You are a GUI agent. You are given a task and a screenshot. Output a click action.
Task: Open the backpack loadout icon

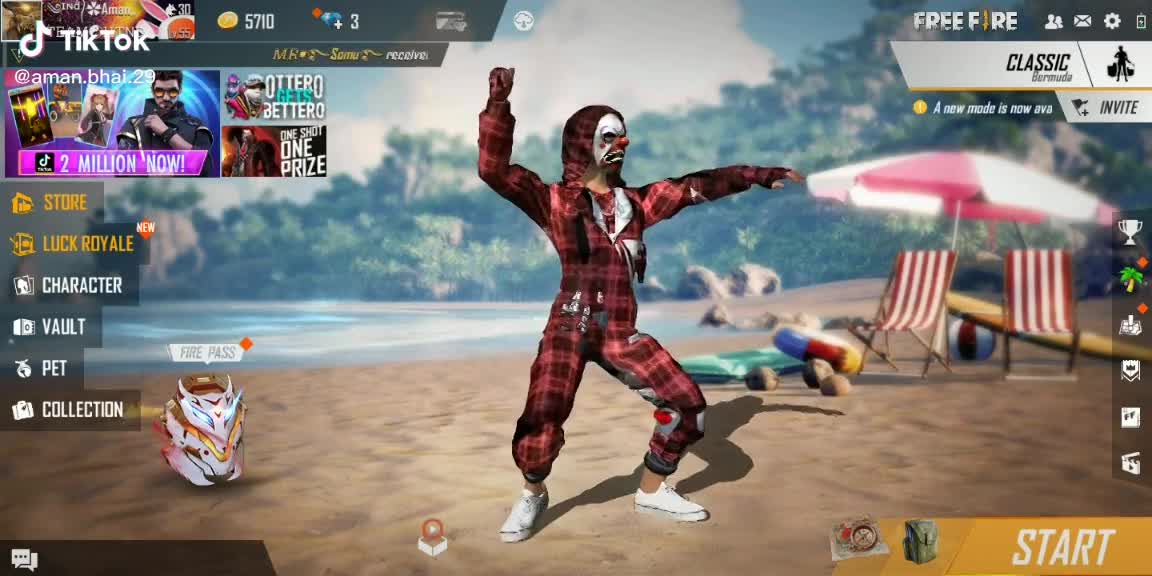(x=920, y=541)
